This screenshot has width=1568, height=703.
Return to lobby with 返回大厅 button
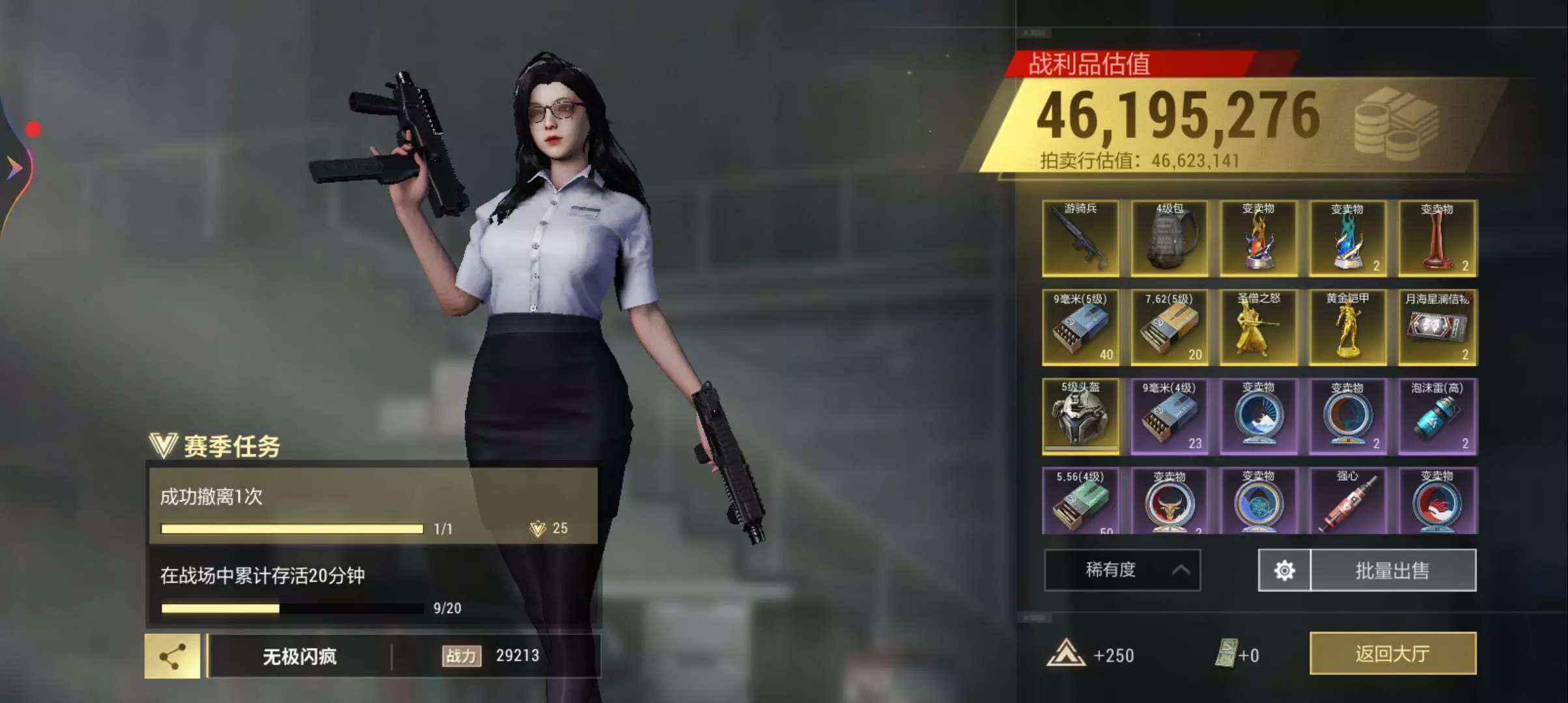[x=1392, y=654]
